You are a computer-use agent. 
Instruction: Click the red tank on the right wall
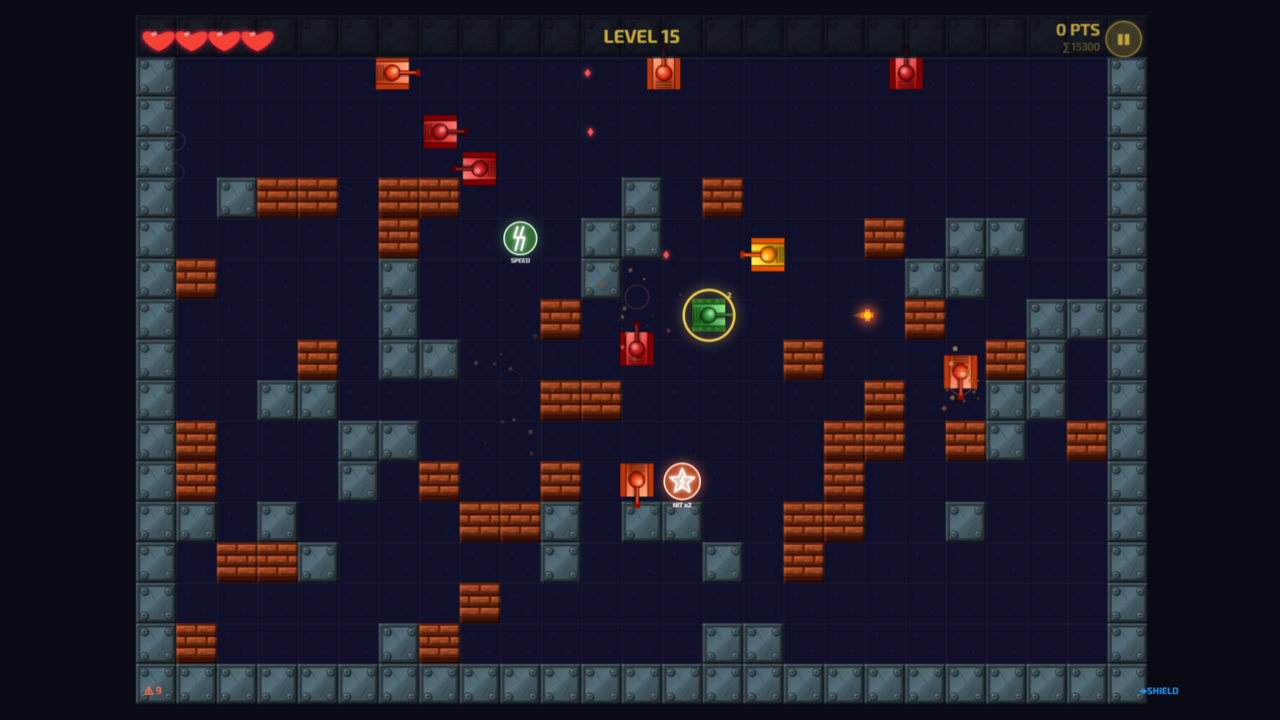(958, 371)
